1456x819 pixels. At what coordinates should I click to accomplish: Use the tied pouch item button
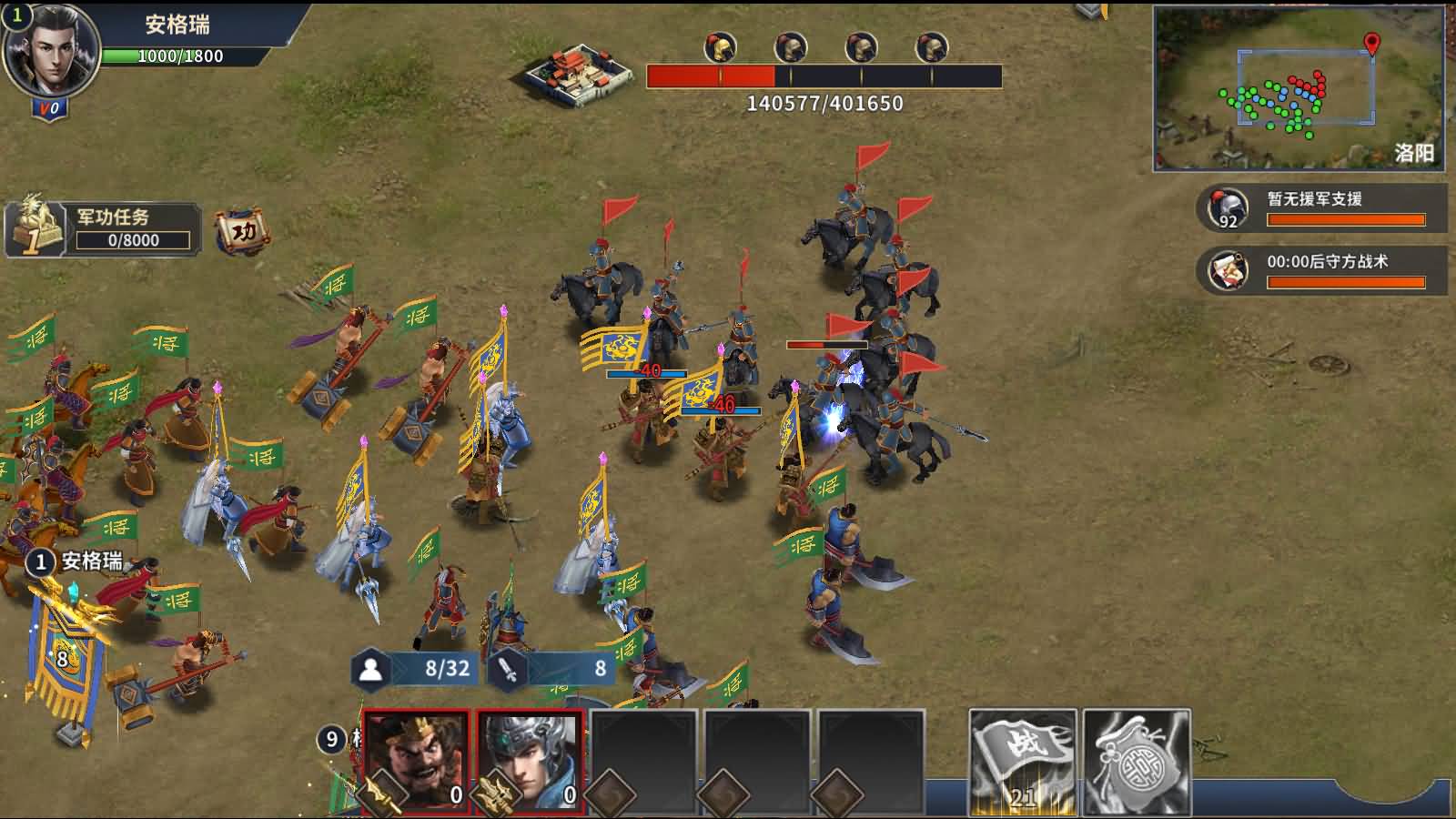click(x=1137, y=763)
